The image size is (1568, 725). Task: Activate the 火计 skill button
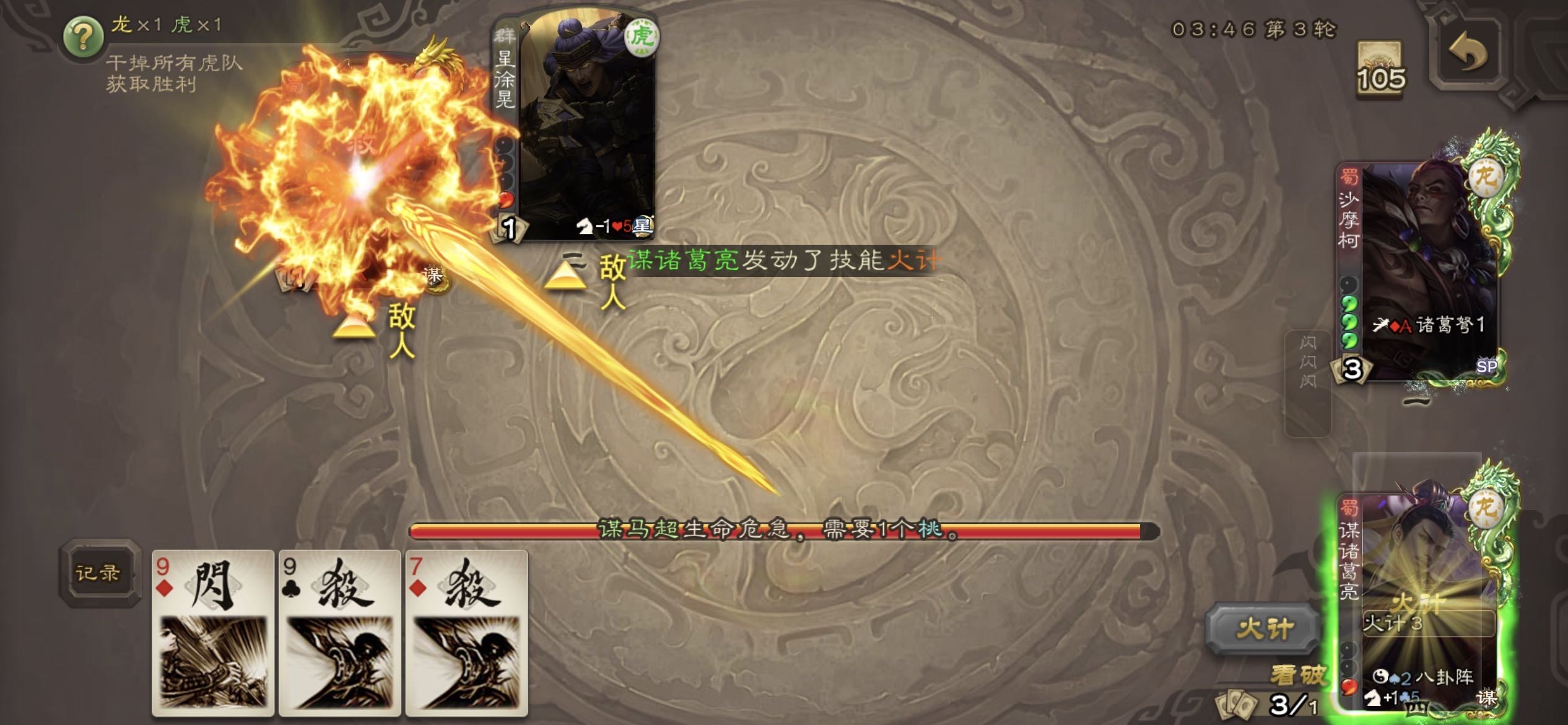coord(1263,629)
